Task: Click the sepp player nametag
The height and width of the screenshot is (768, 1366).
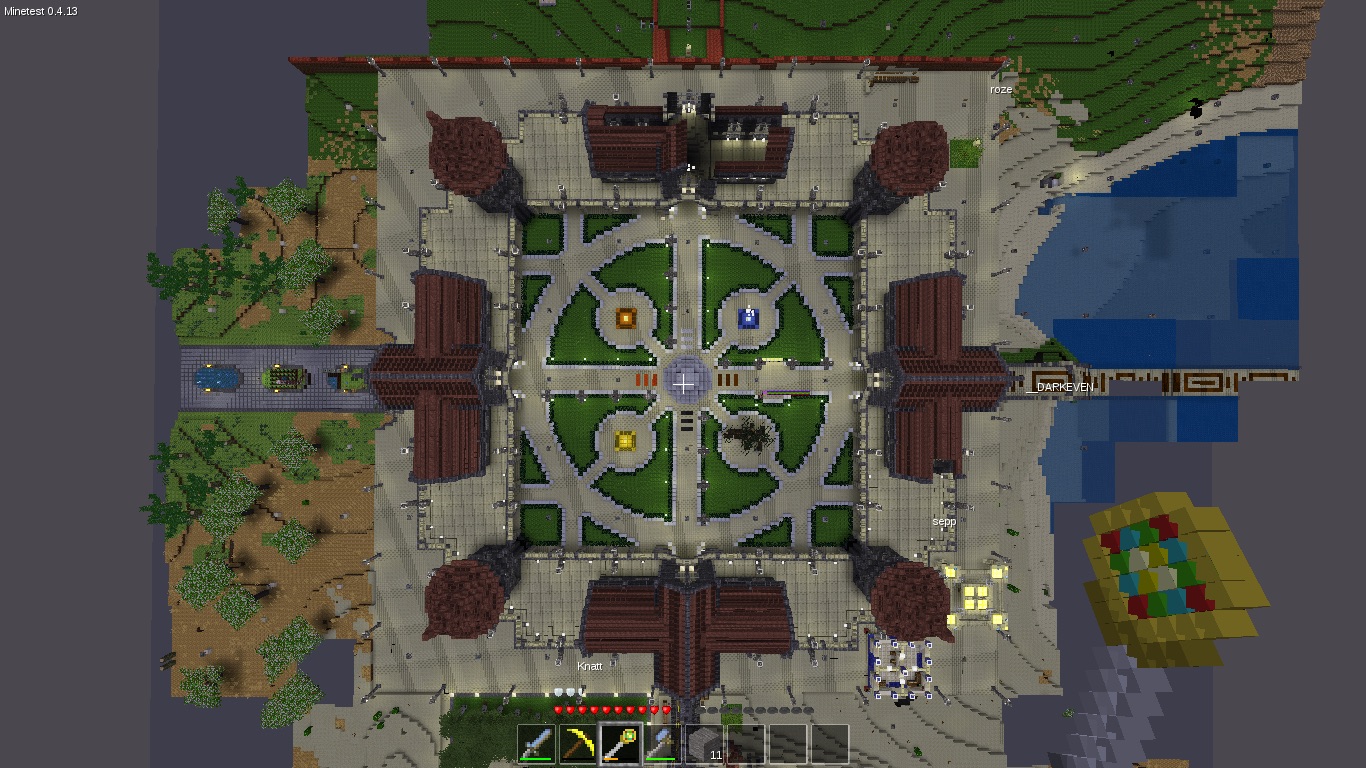Action: click(944, 521)
